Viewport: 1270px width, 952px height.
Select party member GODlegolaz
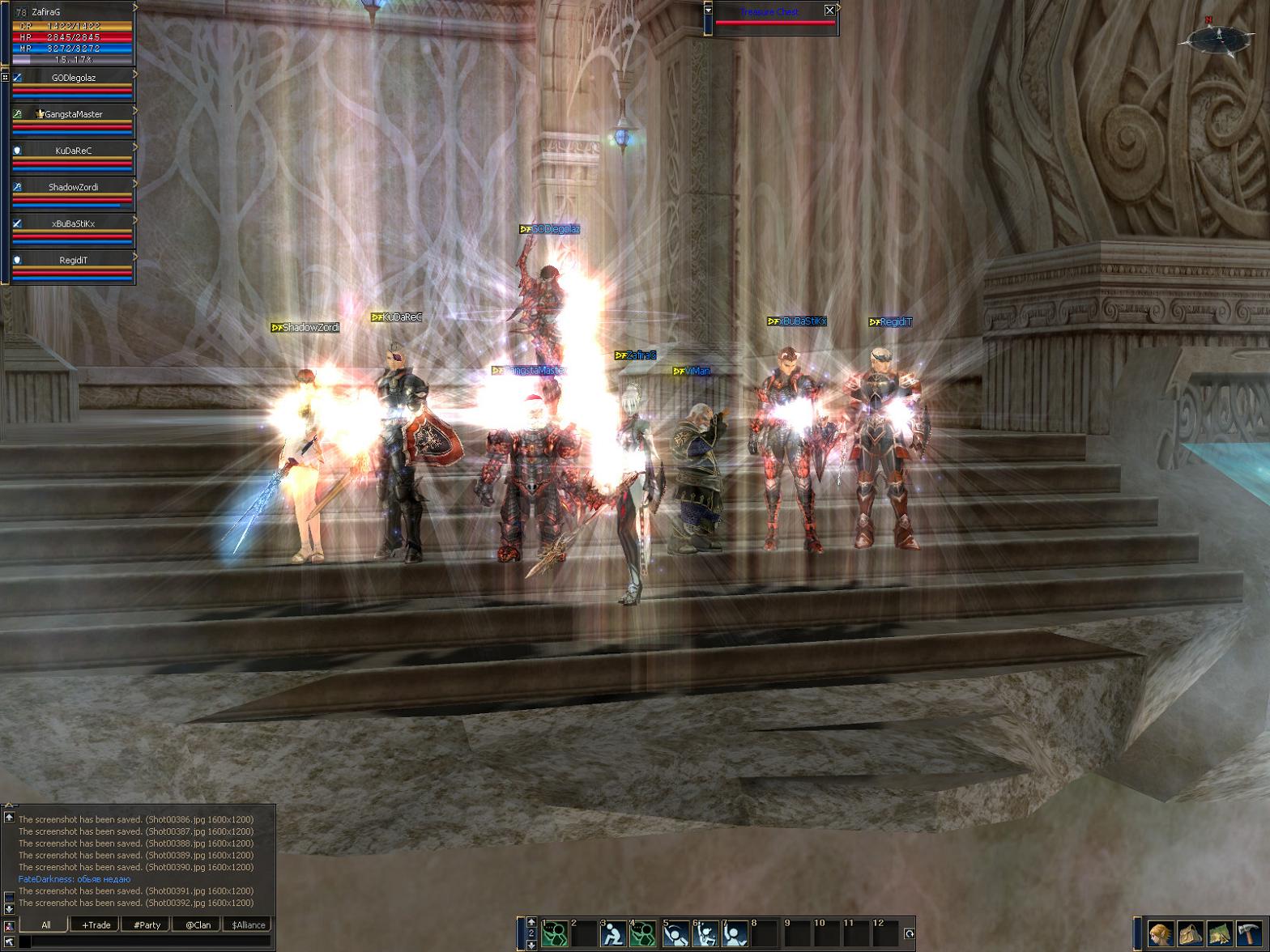point(73,79)
